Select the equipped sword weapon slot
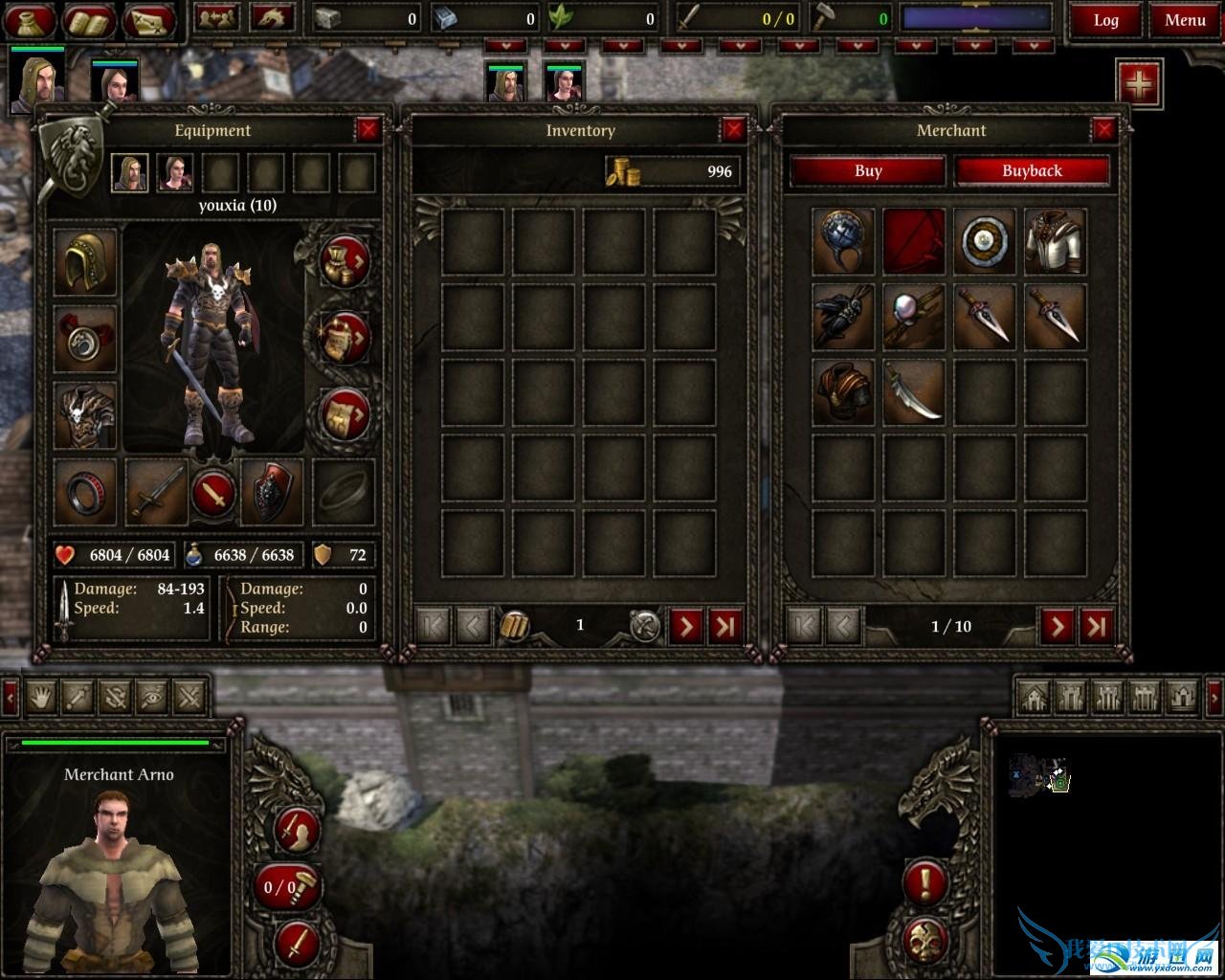1225x980 pixels. pos(156,492)
